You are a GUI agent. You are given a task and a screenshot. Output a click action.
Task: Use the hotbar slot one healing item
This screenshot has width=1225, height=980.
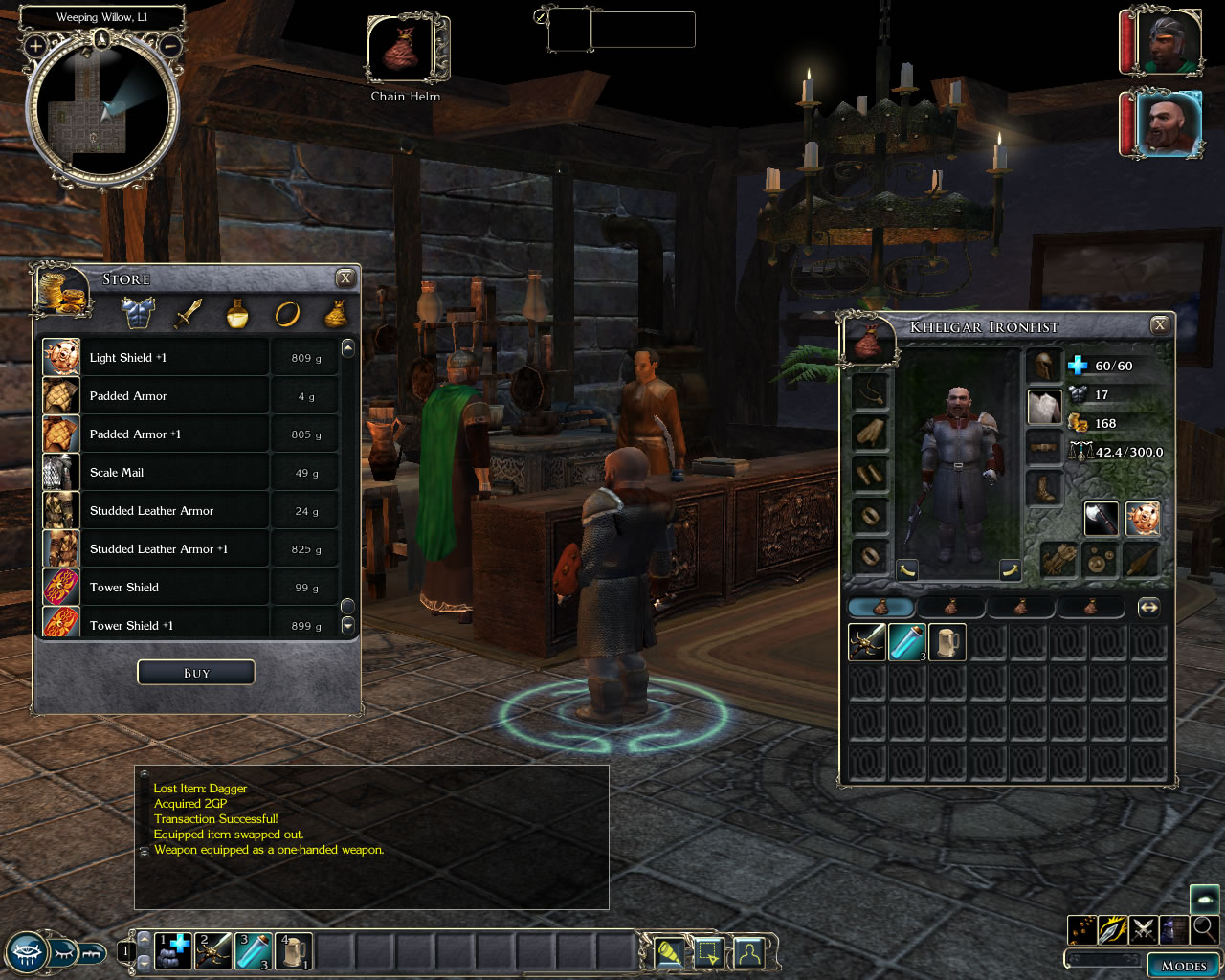(173, 952)
